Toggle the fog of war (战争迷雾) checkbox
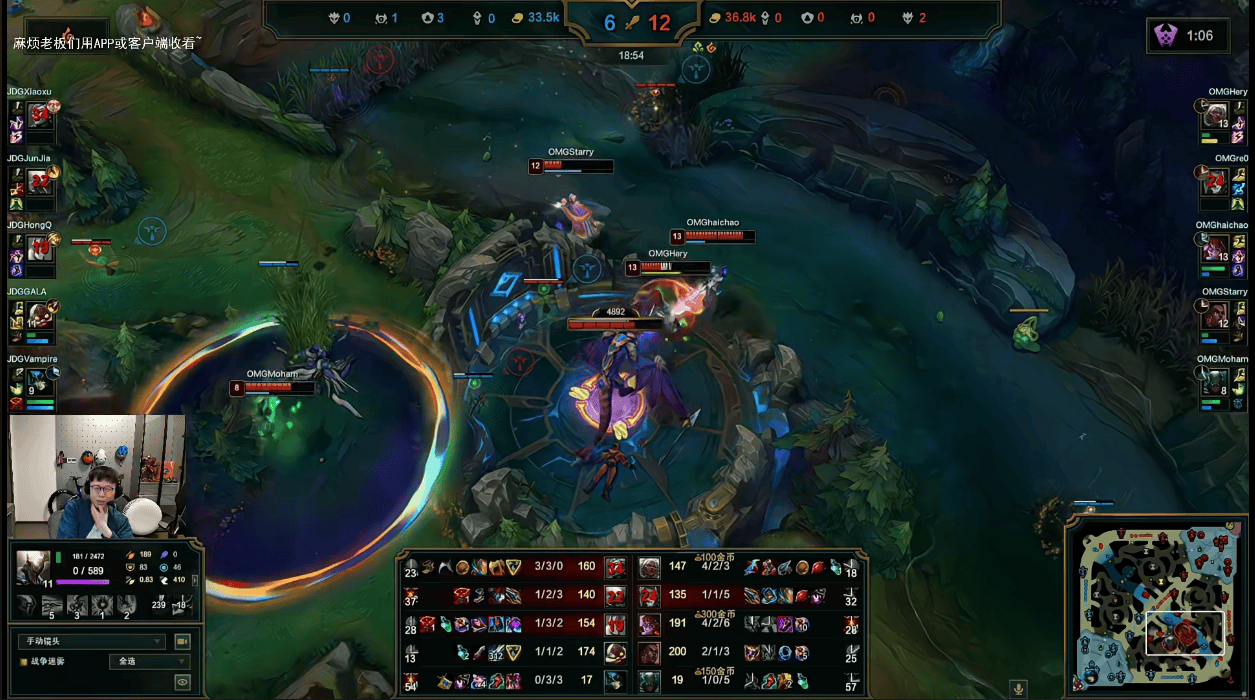1255x700 pixels. [x=24, y=662]
